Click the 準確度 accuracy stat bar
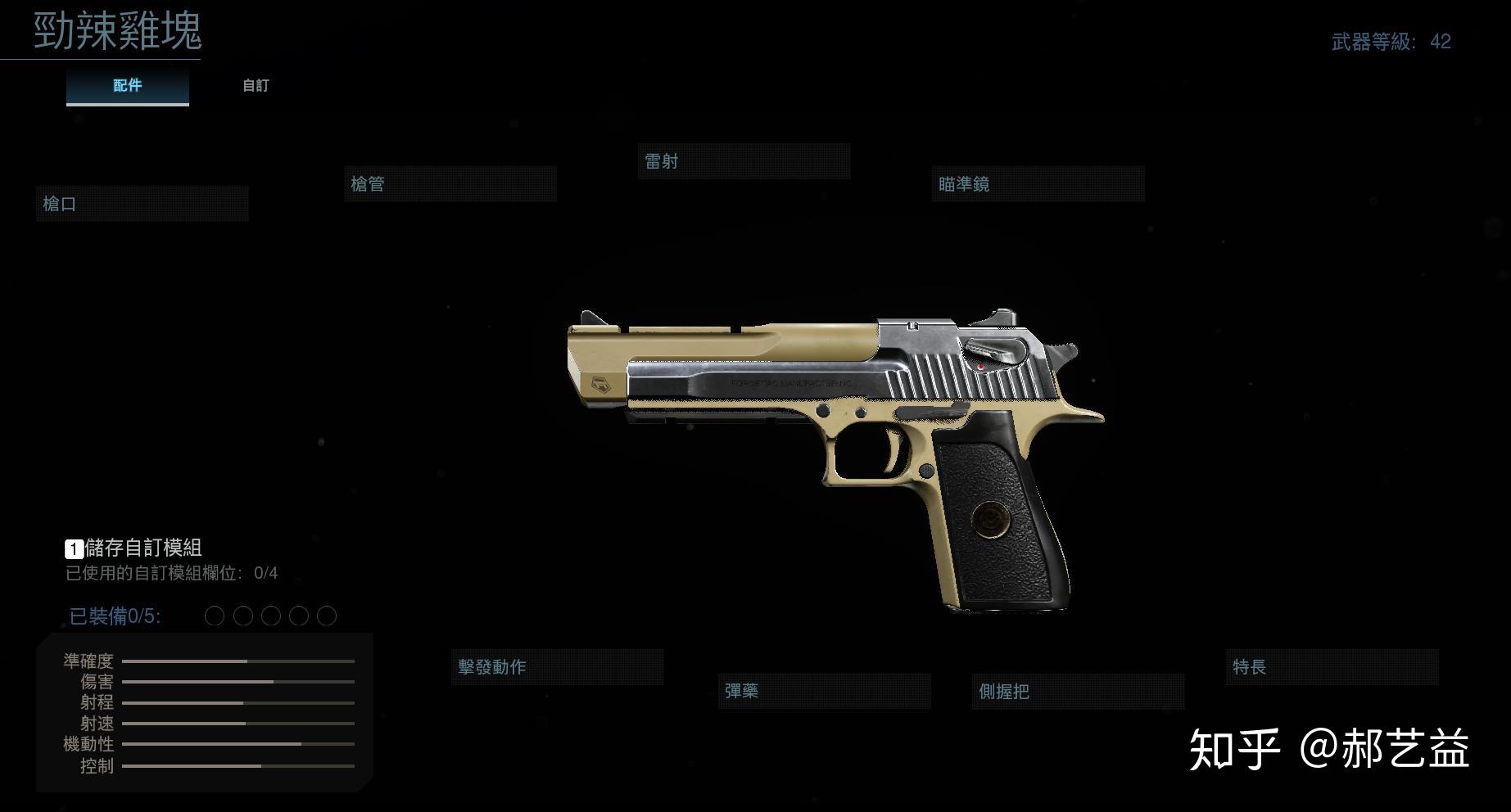Screen dimensions: 1511x812 tap(240, 661)
